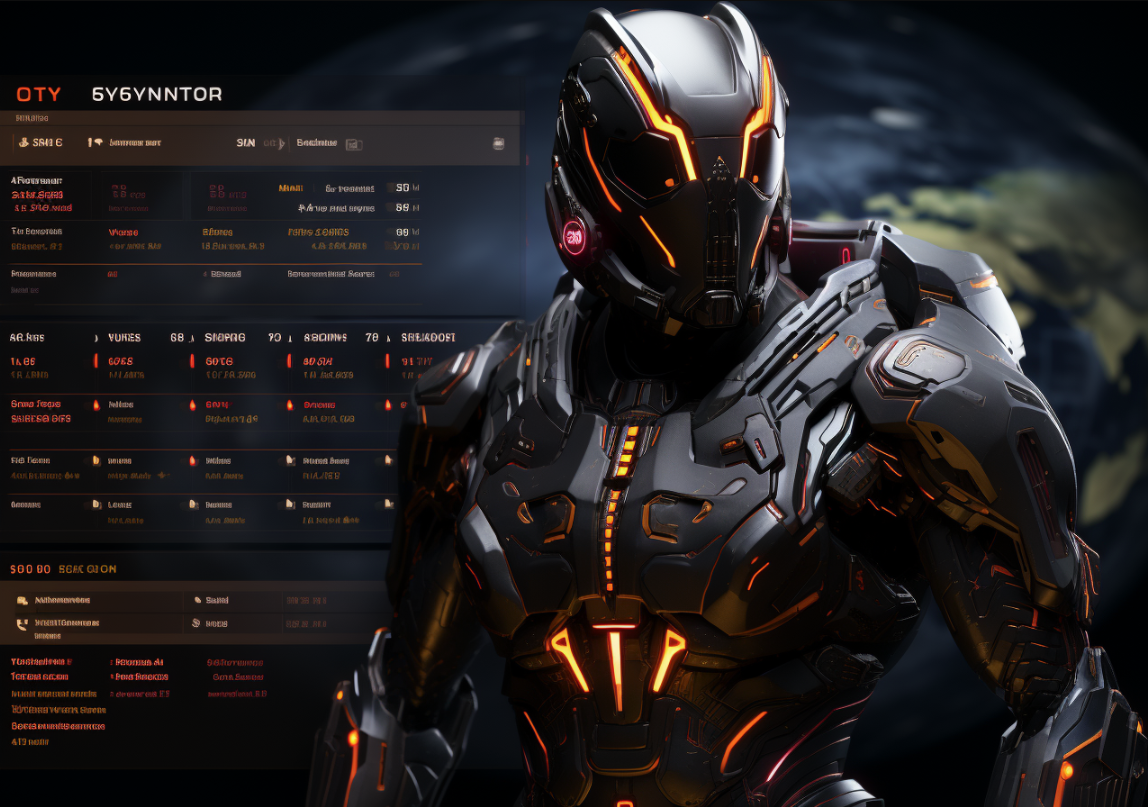Image resolution: width=1148 pixels, height=807 pixels.
Task: Switch to the 6Y6VNNTOR tab
Action: tap(157, 95)
